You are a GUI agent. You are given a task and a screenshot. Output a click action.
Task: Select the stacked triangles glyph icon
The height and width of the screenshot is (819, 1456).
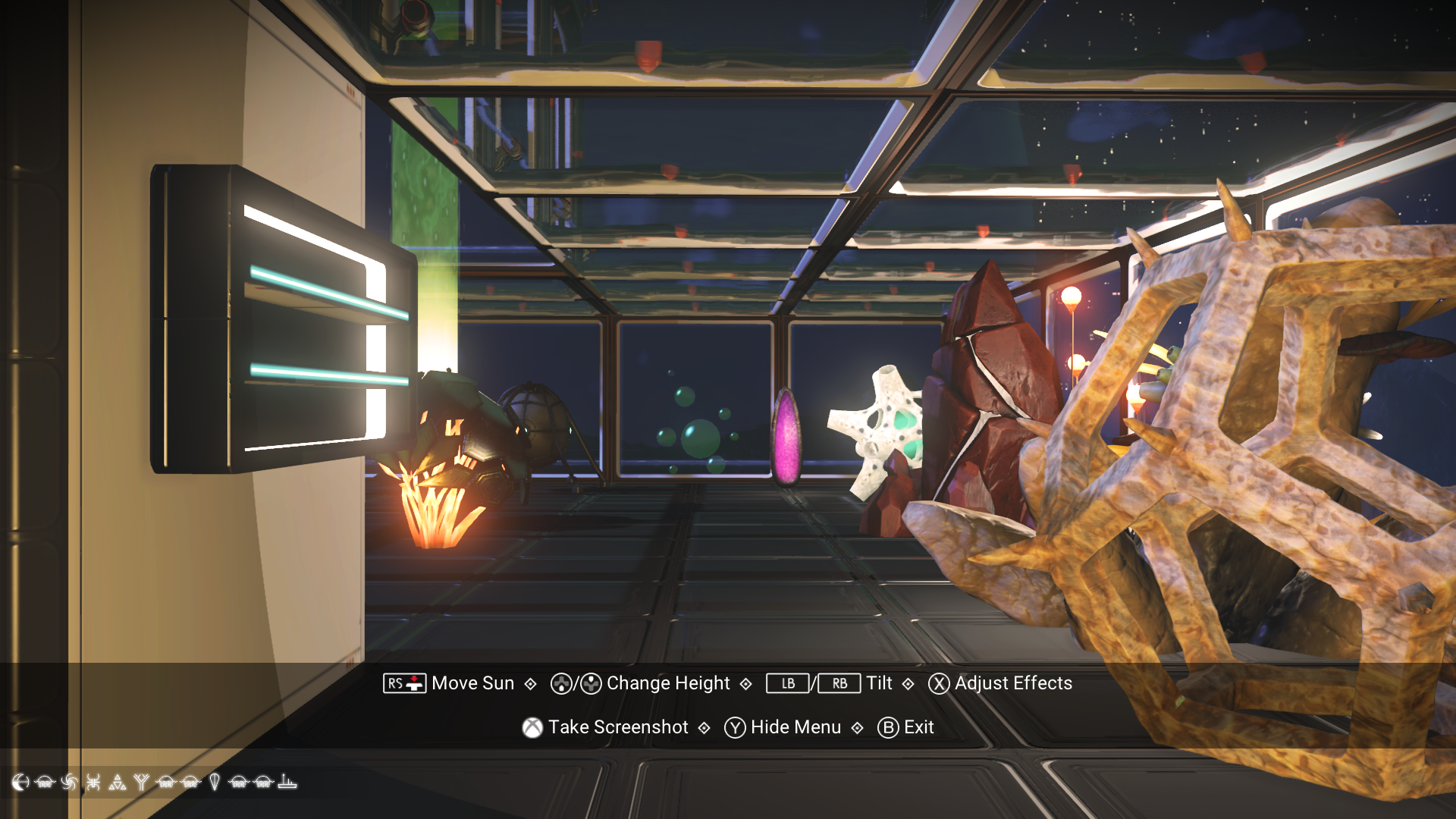(118, 783)
